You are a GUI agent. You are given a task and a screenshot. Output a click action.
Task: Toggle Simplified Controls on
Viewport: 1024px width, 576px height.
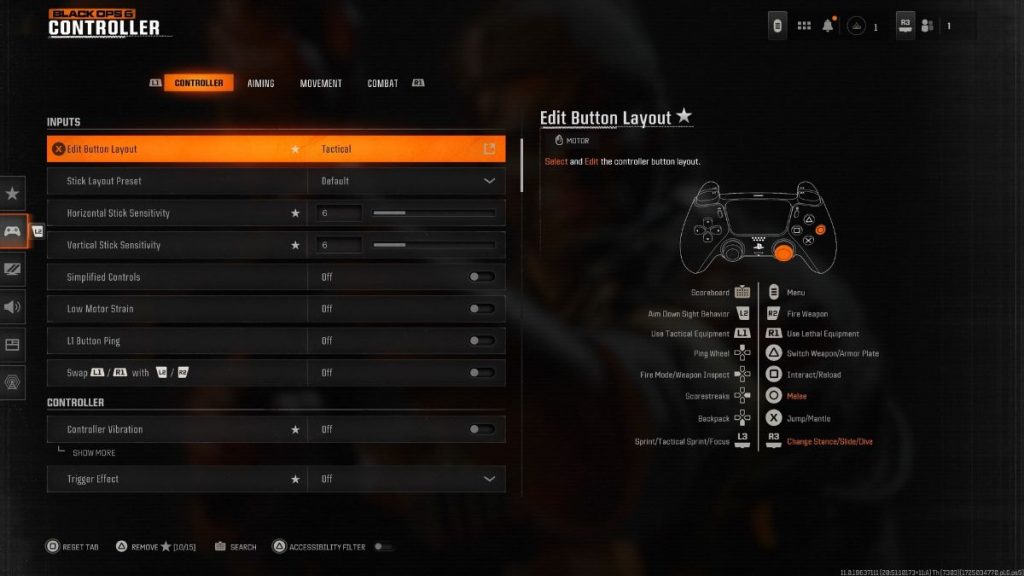click(x=481, y=277)
